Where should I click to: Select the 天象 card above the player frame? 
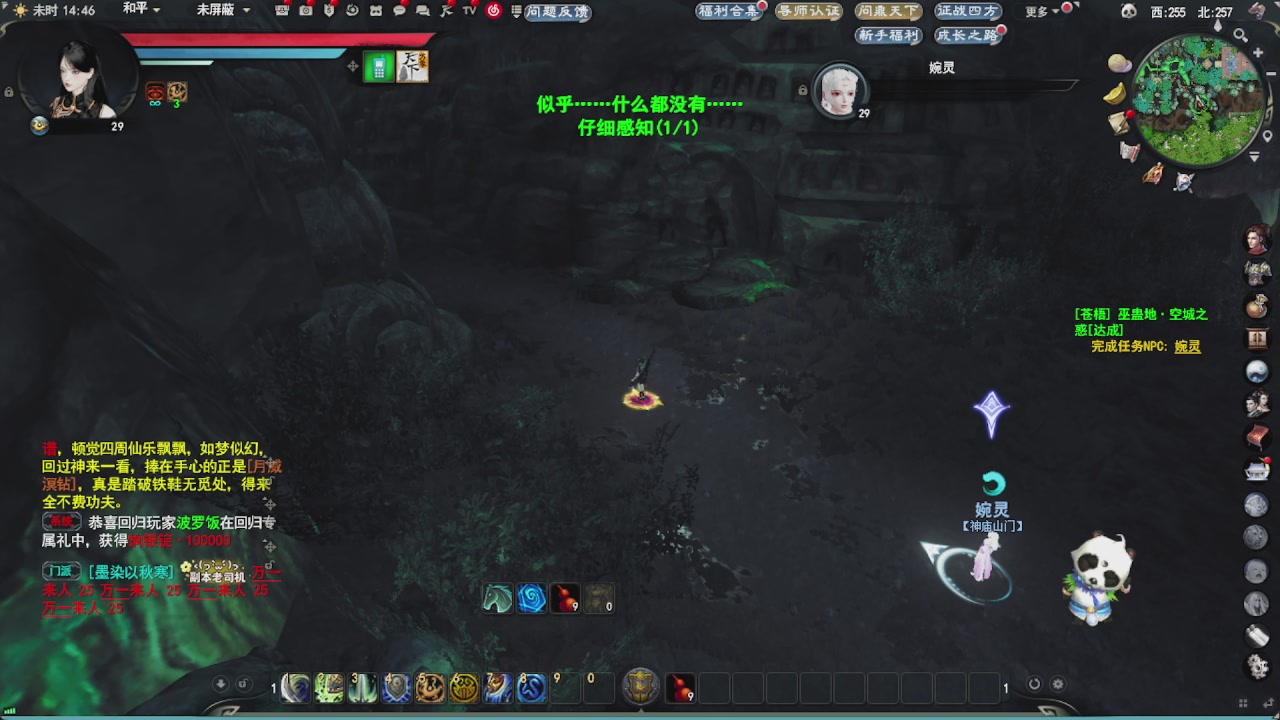[x=411, y=67]
